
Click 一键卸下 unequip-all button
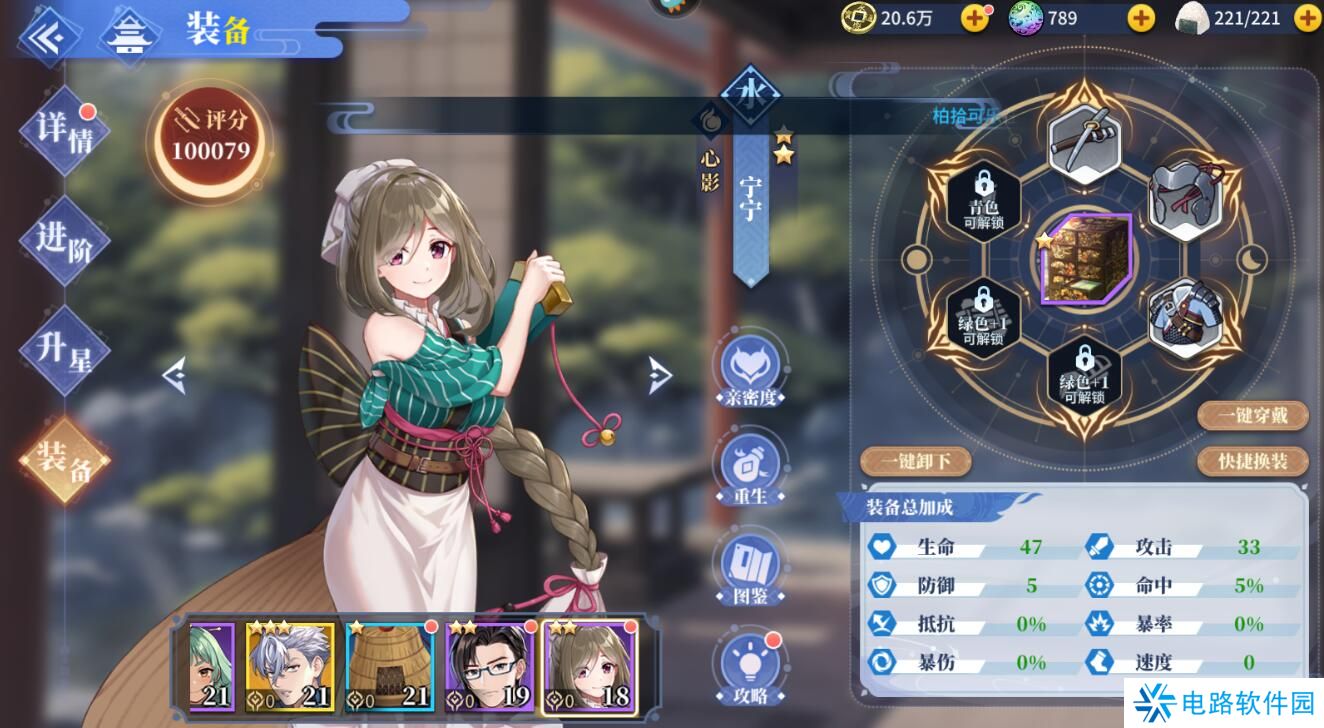point(915,461)
